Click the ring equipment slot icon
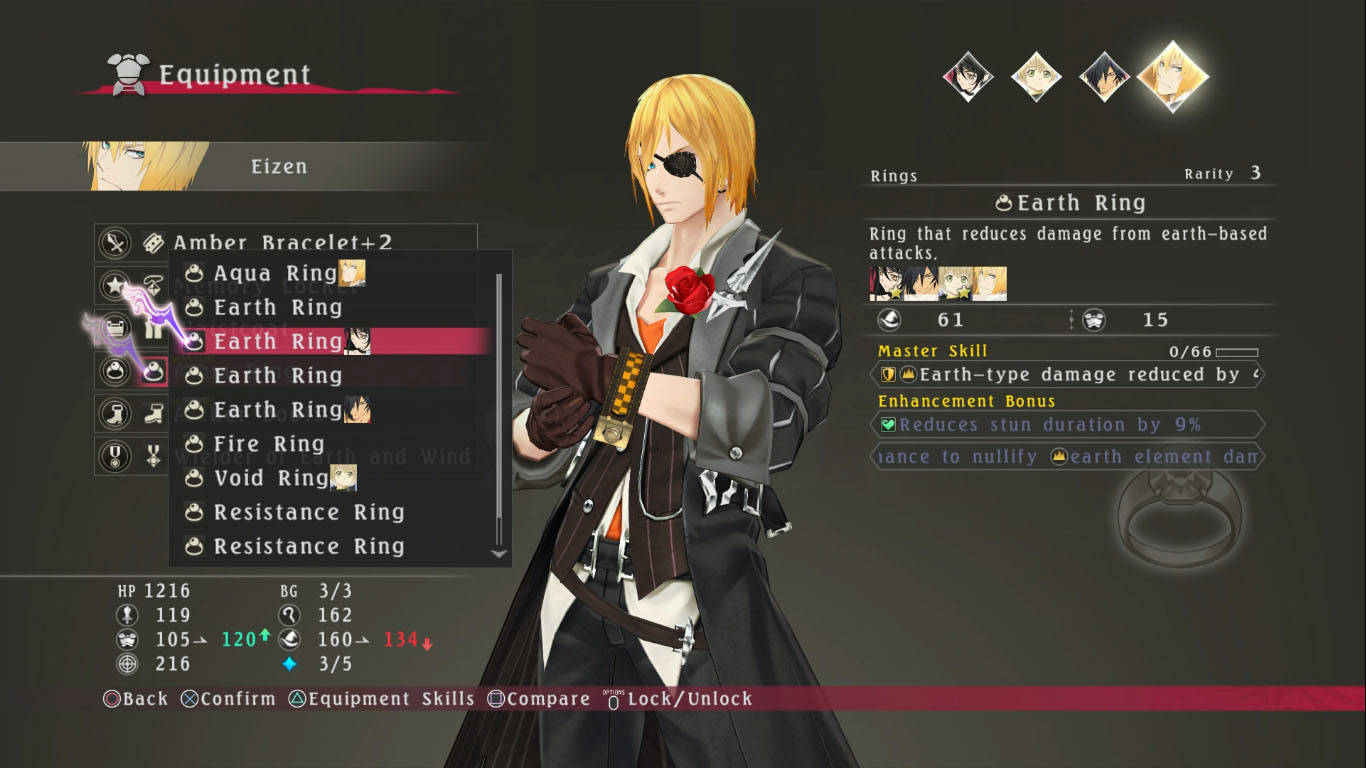Screen dimensions: 1366x768 point(153,372)
